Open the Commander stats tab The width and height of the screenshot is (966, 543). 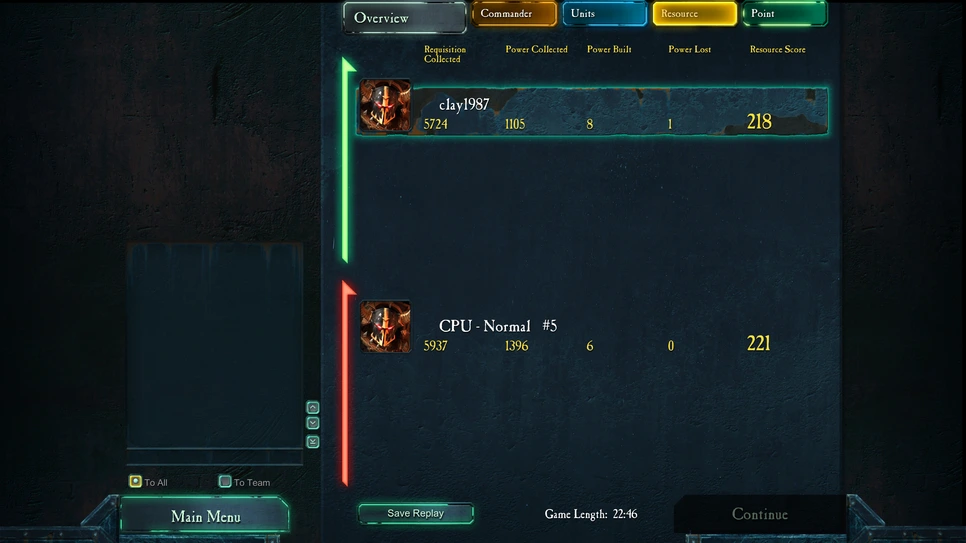[x=514, y=14]
